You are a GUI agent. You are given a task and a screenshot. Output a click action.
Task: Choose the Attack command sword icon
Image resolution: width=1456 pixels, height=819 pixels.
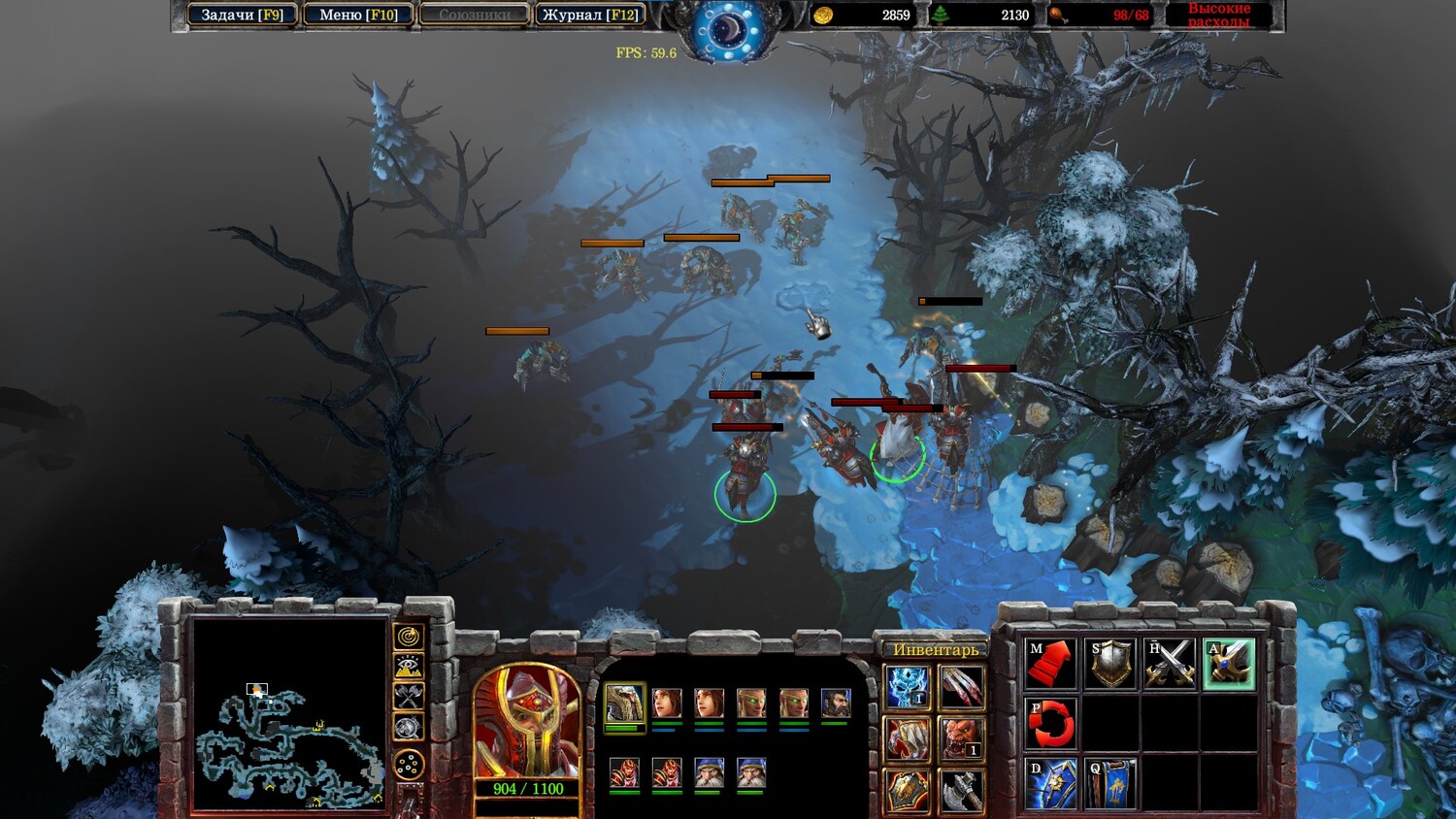pyautogui.click(x=1229, y=664)
